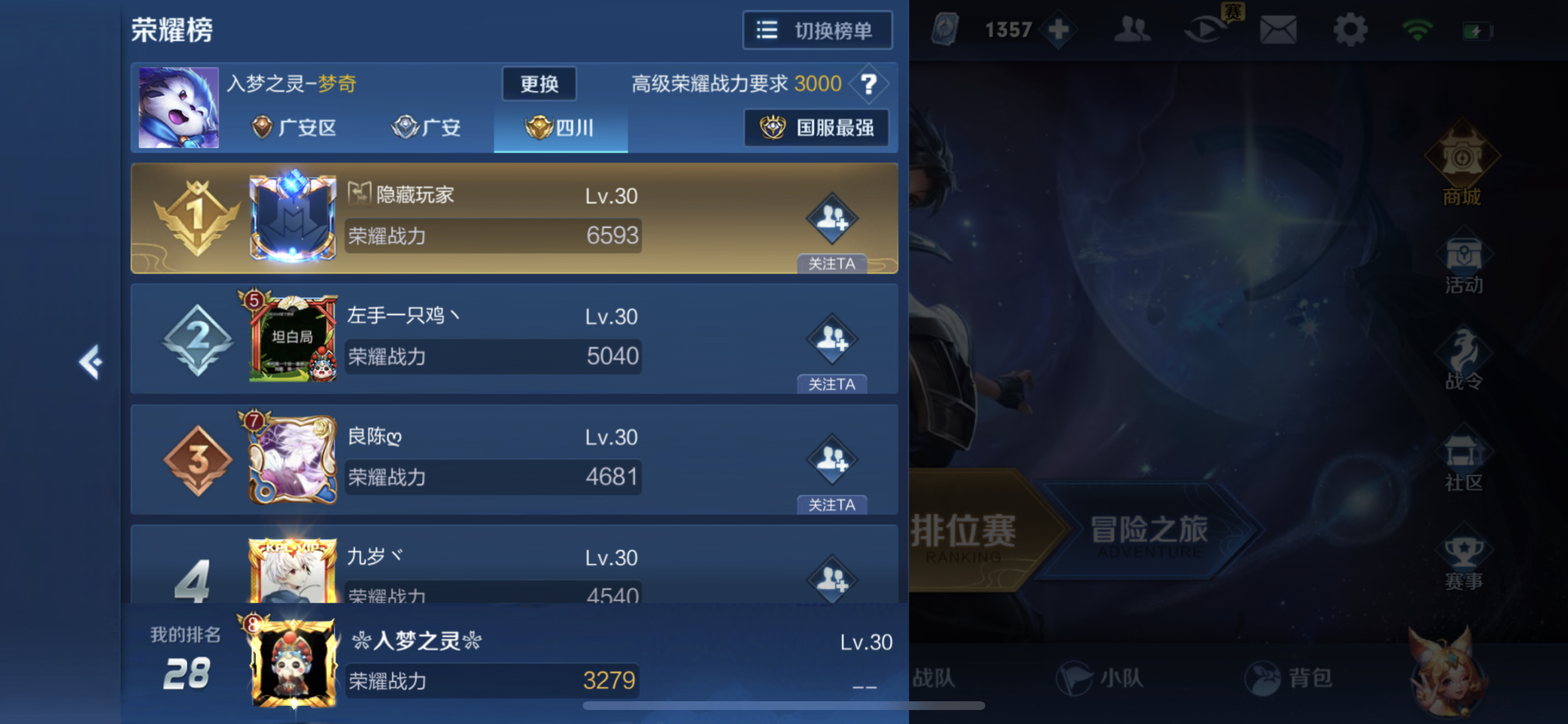Follow 良陈ღ via 关注TA toggle
The width and height of the screenshot is (1568, 724).
tap(831, 504)
